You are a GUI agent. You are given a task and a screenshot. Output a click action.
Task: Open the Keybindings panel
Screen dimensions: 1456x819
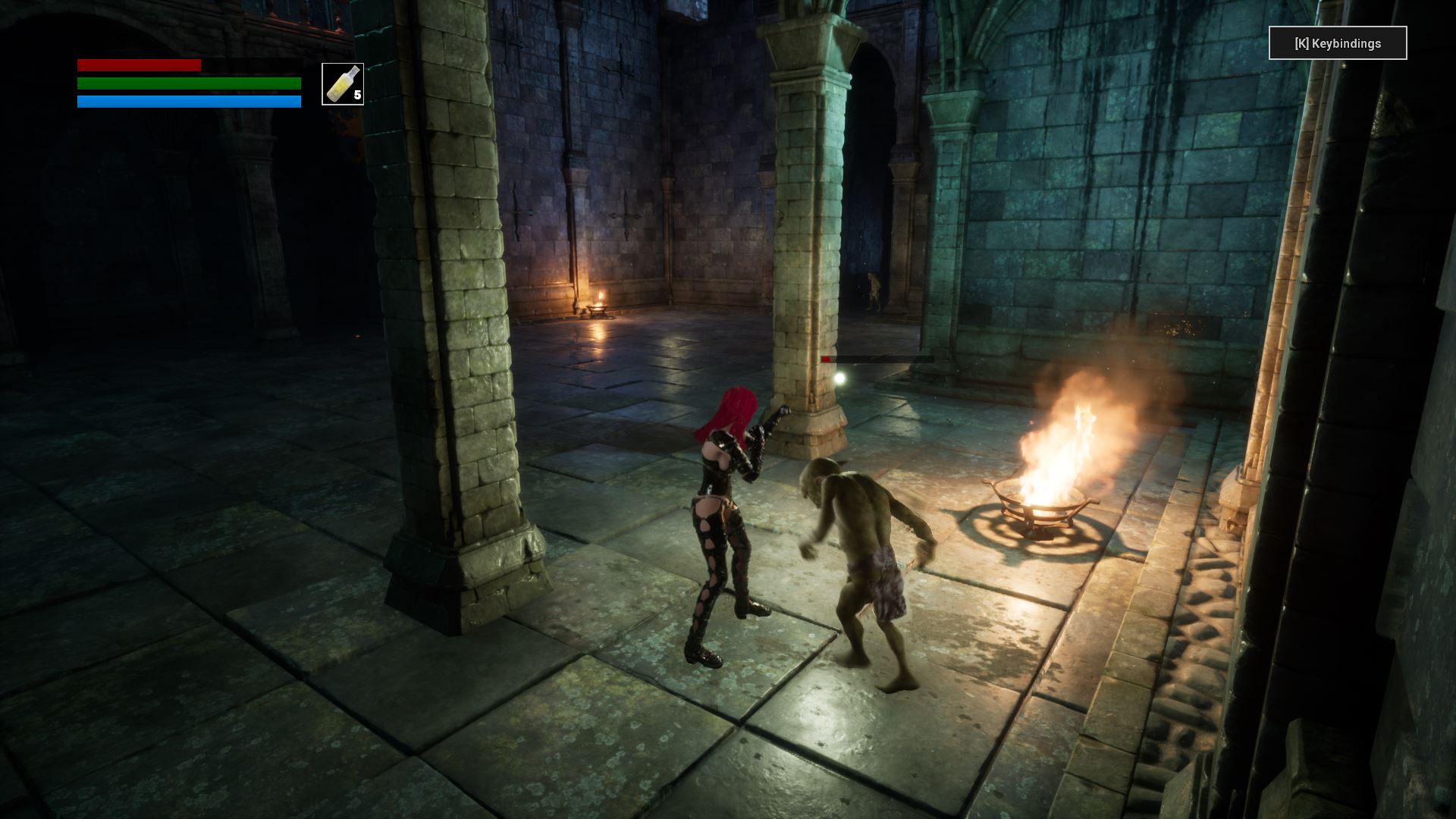click(1338, 43)
